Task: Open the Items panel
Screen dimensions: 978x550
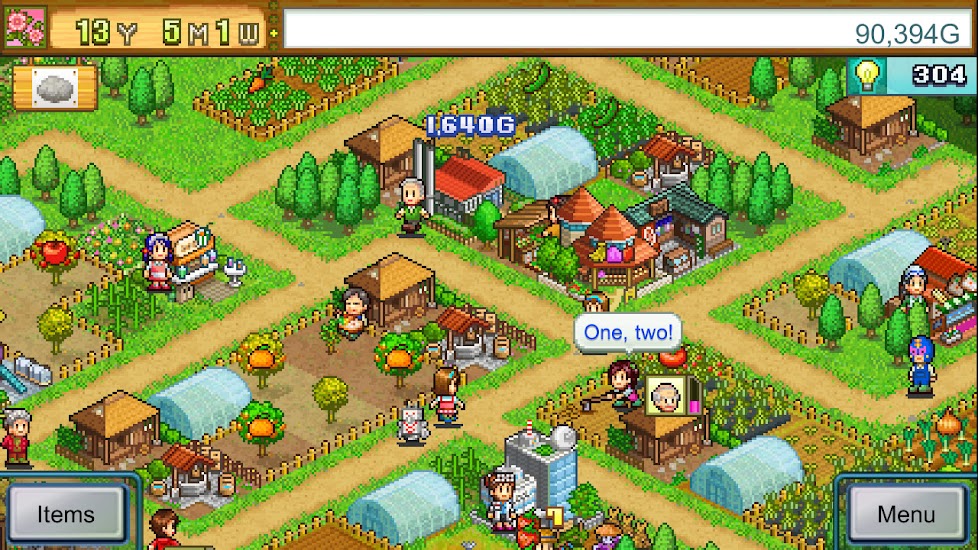Action: [66, 514]
